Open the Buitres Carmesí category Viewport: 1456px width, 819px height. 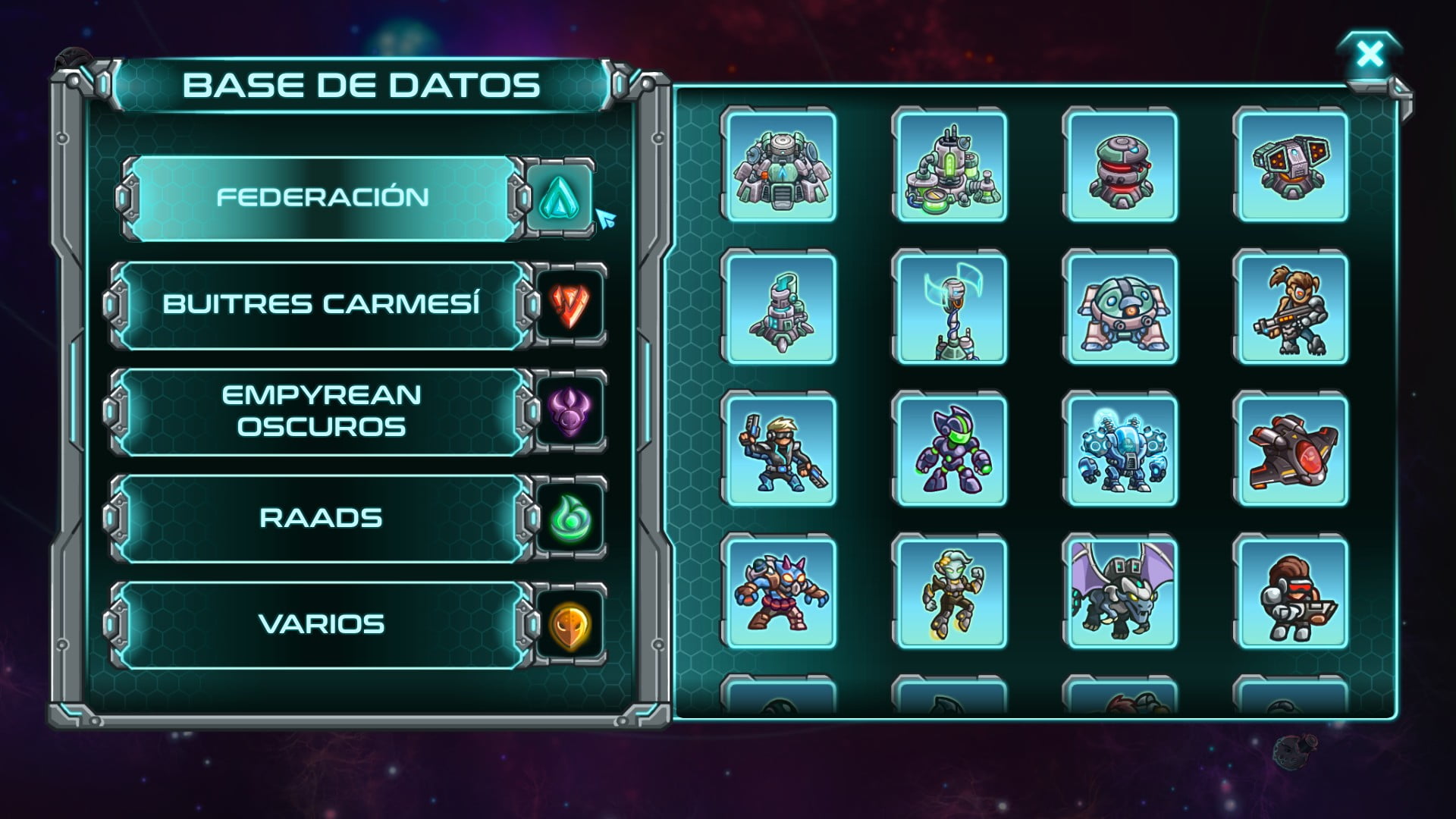pos(322,305)
